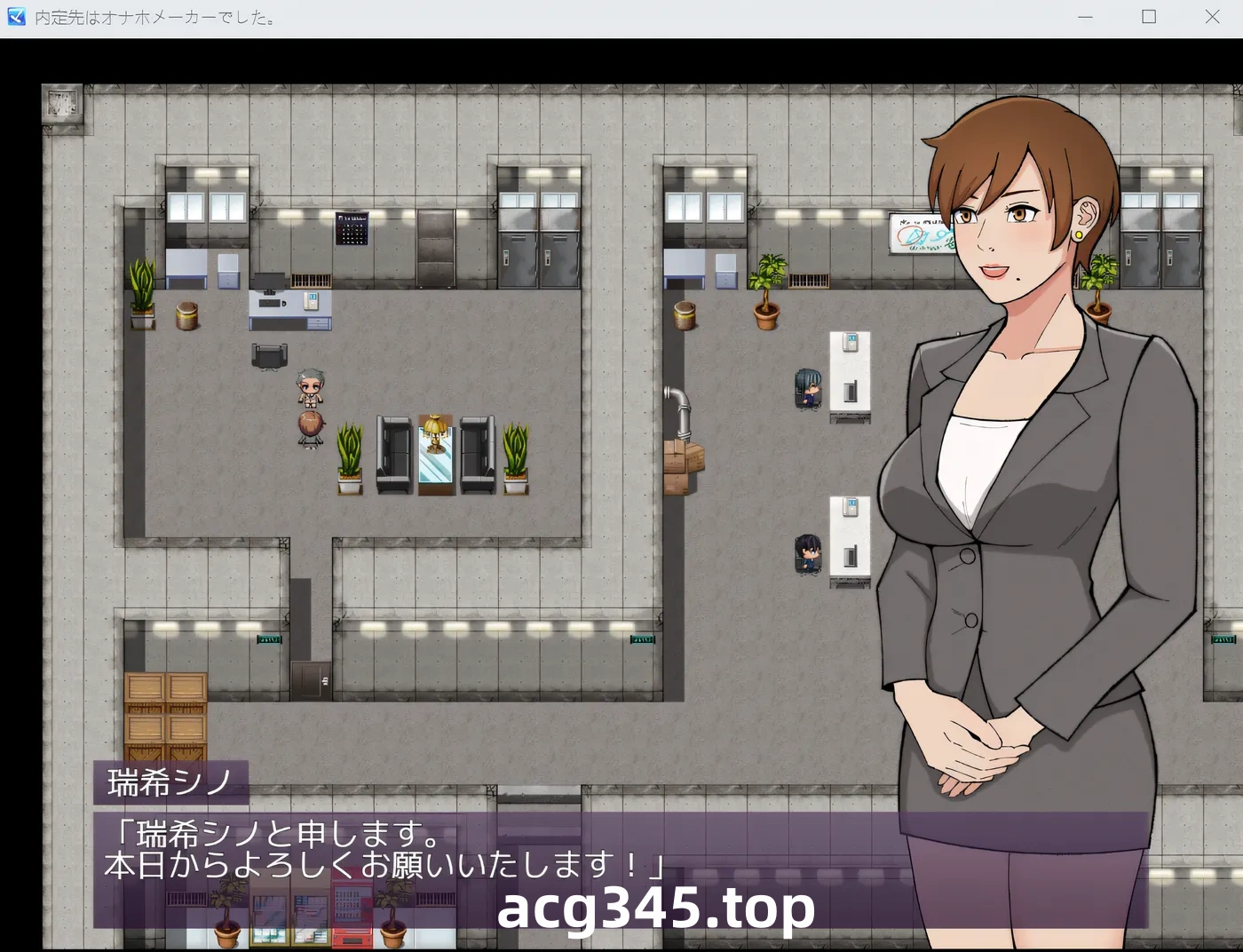This screenshot has height=952, width=1243.
Task: Click the door at the end of the hallway
Action: (311, 679)
